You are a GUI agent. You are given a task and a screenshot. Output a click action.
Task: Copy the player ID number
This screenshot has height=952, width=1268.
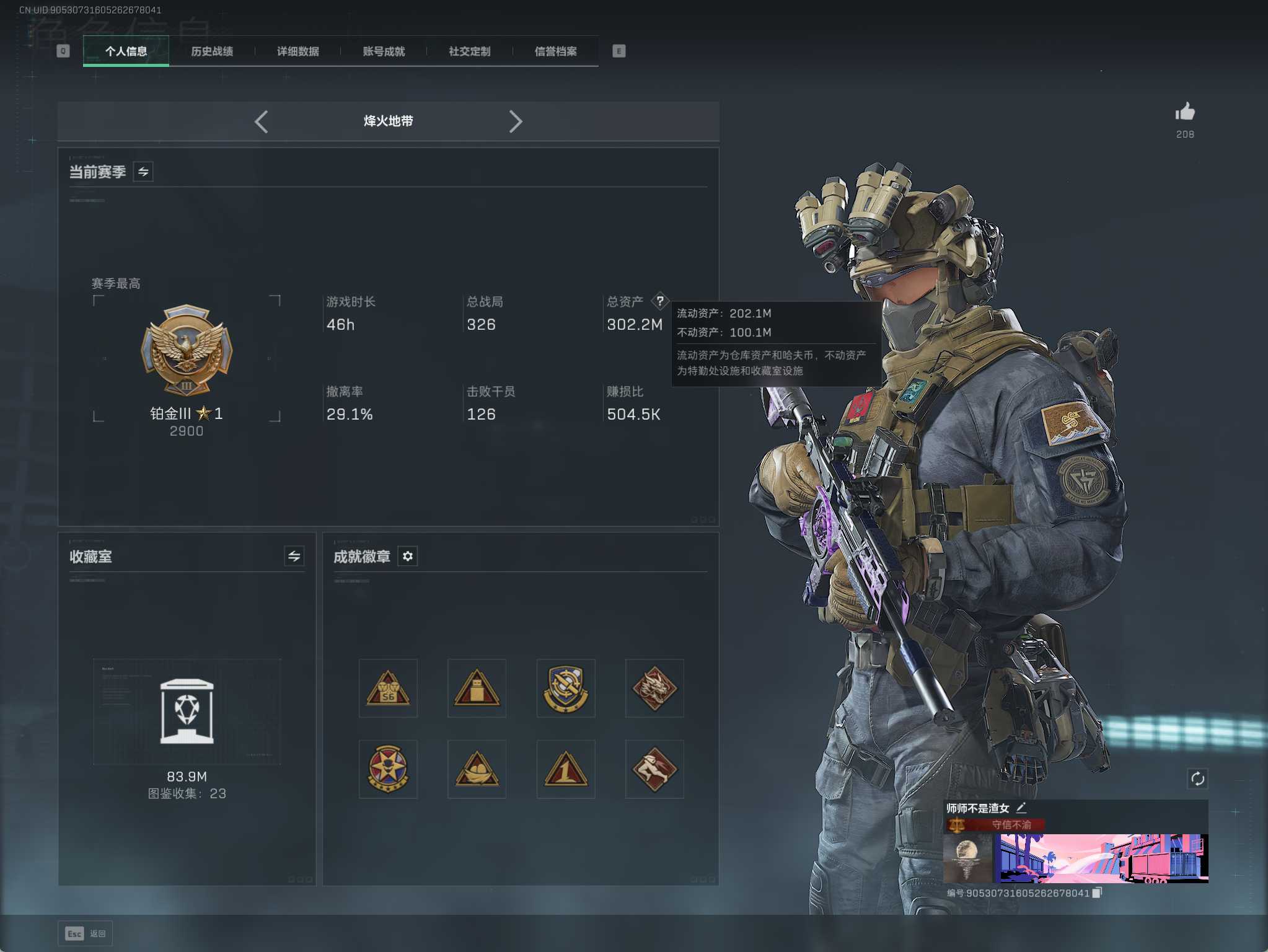1097,892
